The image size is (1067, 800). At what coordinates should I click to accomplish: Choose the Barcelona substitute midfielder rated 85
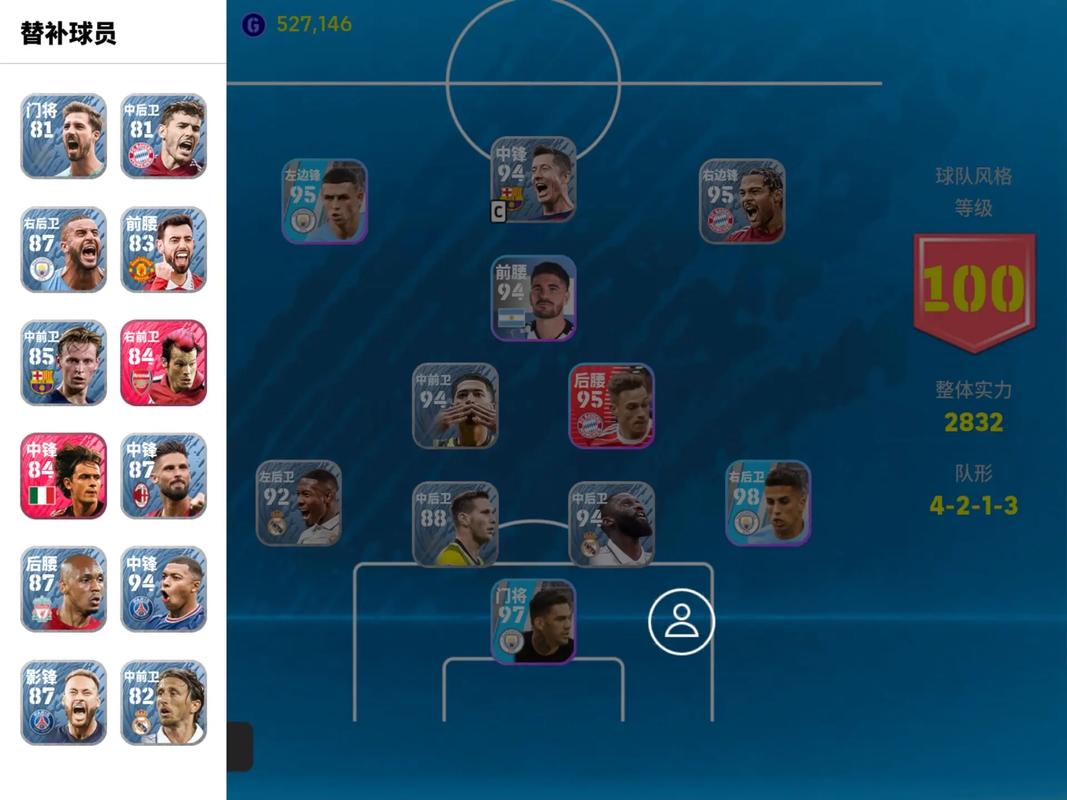pos(64,362)
